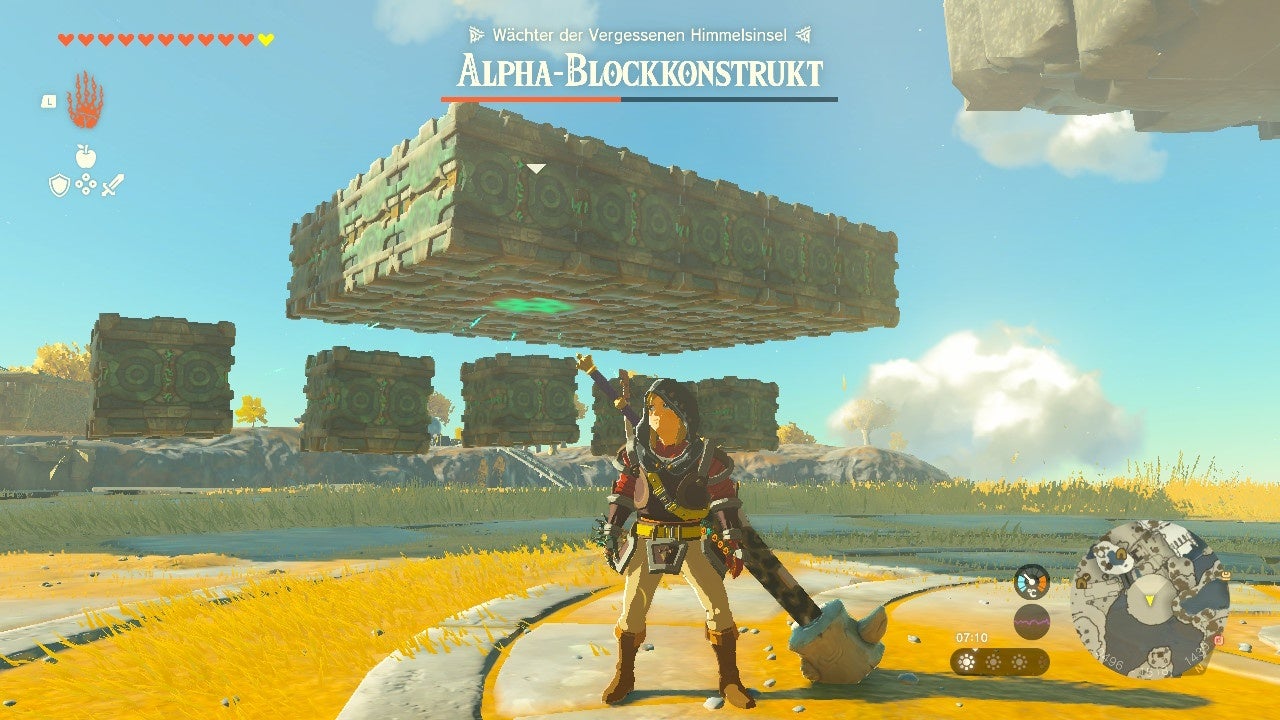
Task: Select the current sun weather icon
Action: pyautogui.click(x=967, y=660)
